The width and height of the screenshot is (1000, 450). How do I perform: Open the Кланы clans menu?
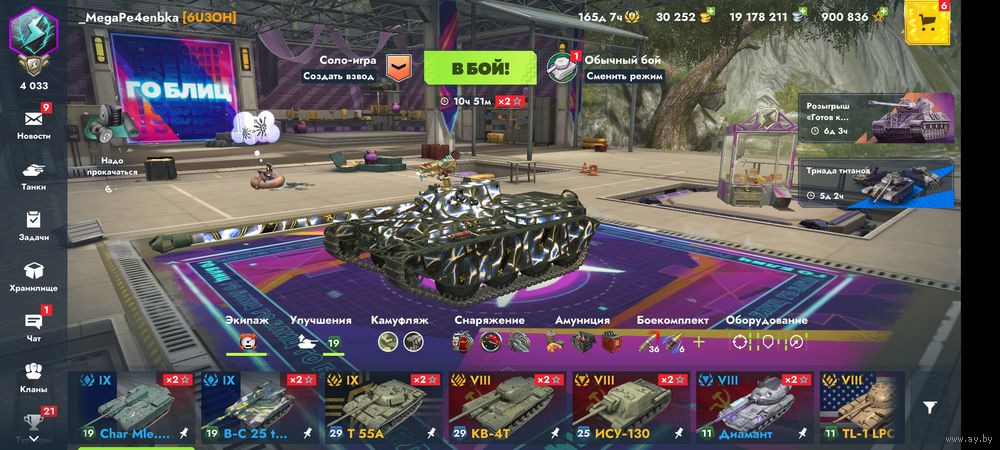(x=33, y=376)
